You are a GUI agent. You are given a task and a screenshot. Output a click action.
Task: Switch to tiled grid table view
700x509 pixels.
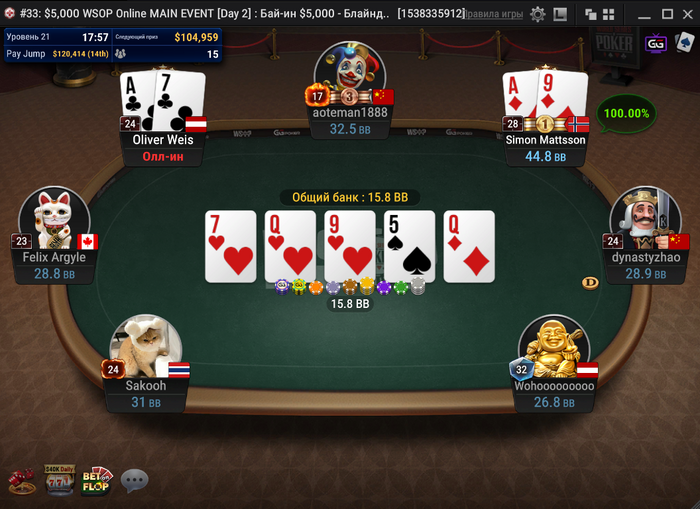[609, 14]
